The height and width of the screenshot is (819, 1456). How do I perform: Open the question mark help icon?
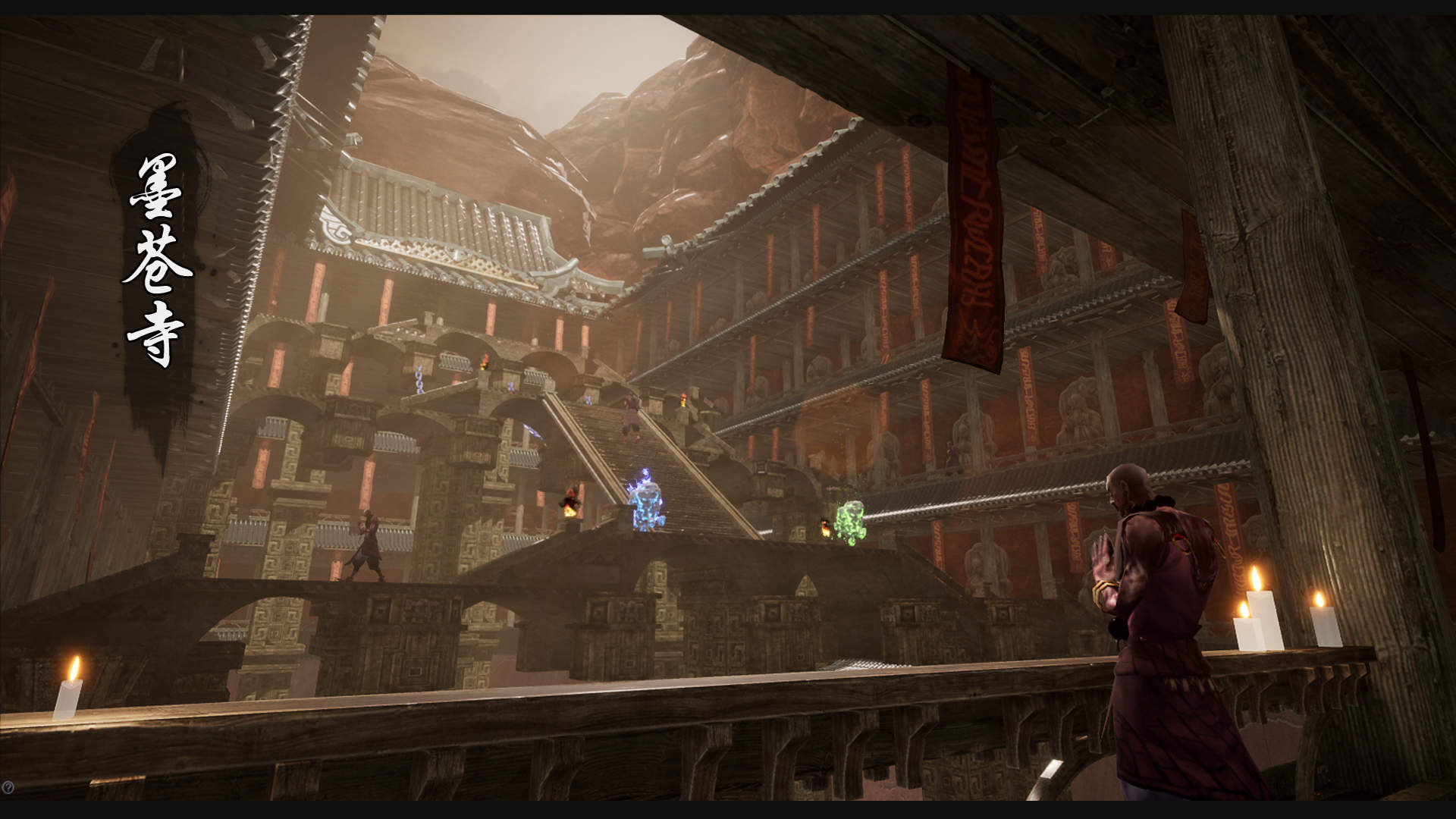pyautogui.click(x=8, y=789)
